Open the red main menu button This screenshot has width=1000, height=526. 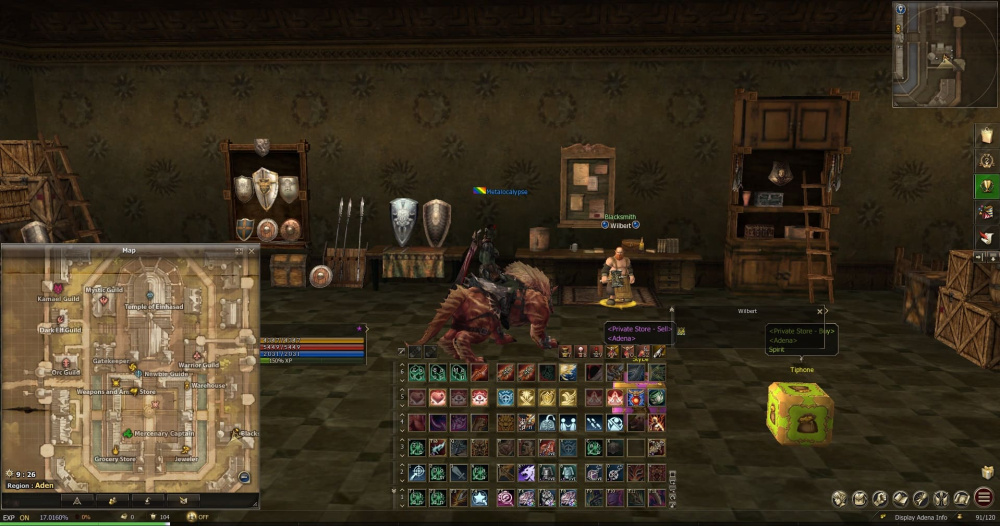[984, 497]
